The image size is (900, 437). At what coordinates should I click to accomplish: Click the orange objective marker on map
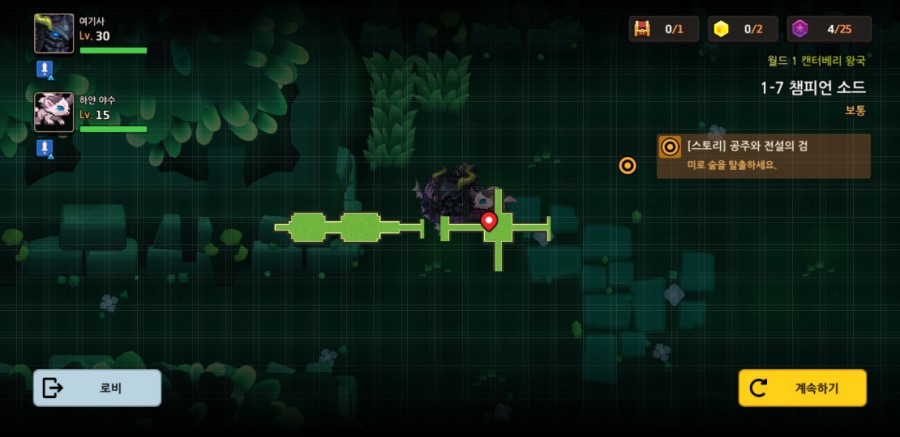pyautogui.click(x=627, y=165)
